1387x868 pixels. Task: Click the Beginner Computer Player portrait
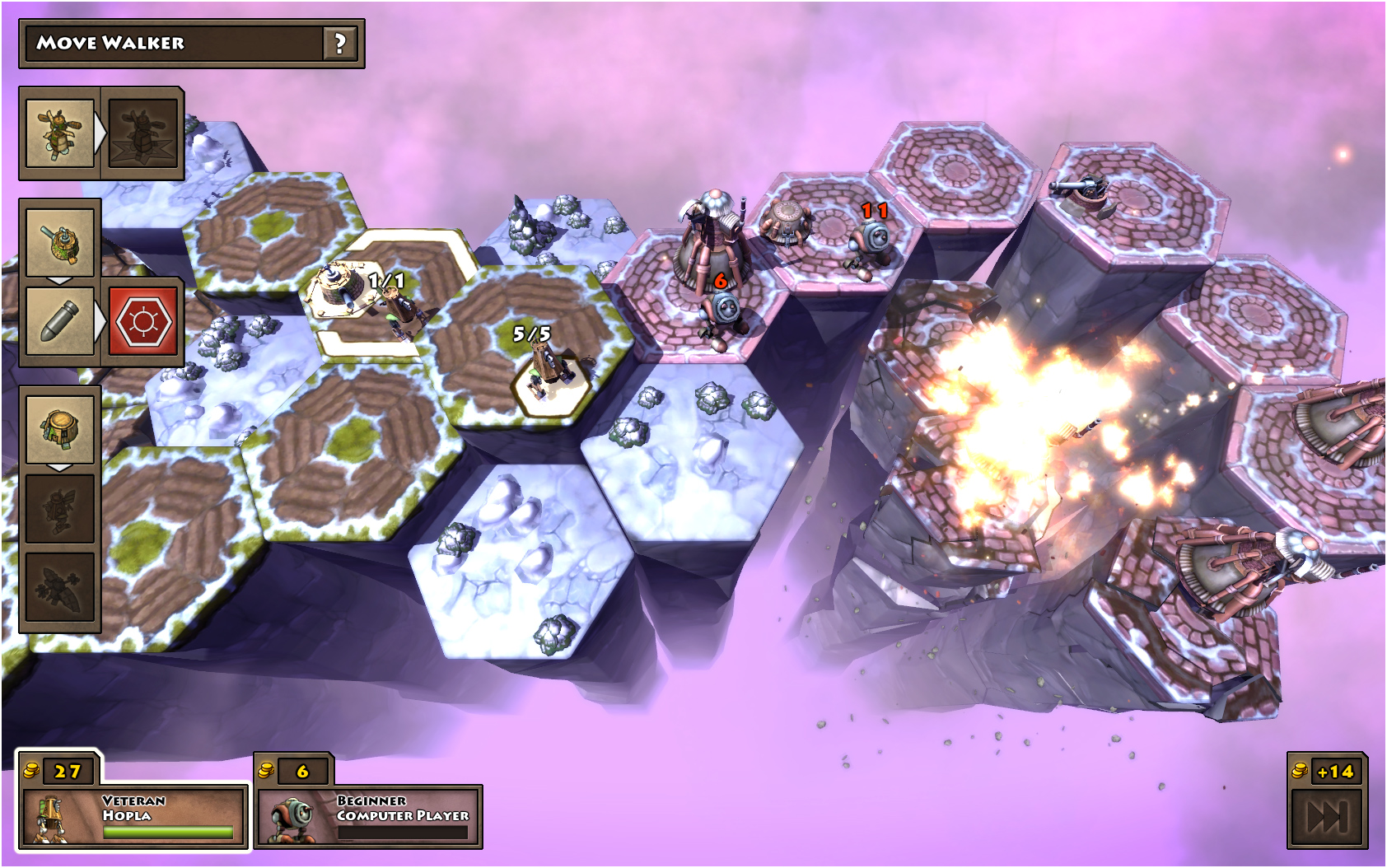pos(290,815)
